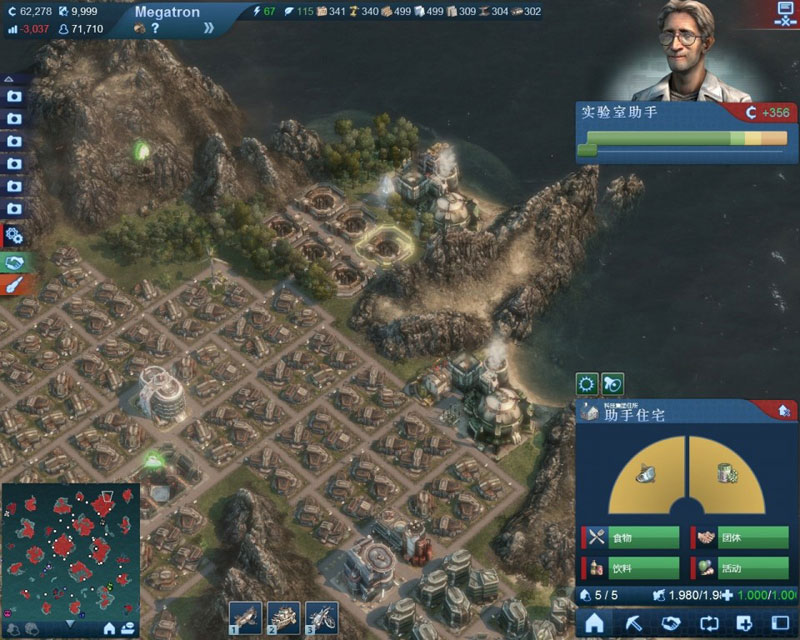Click the house icon below the minimap
Viewport: 800px width, 640px height.
click(x=109, y=628)
